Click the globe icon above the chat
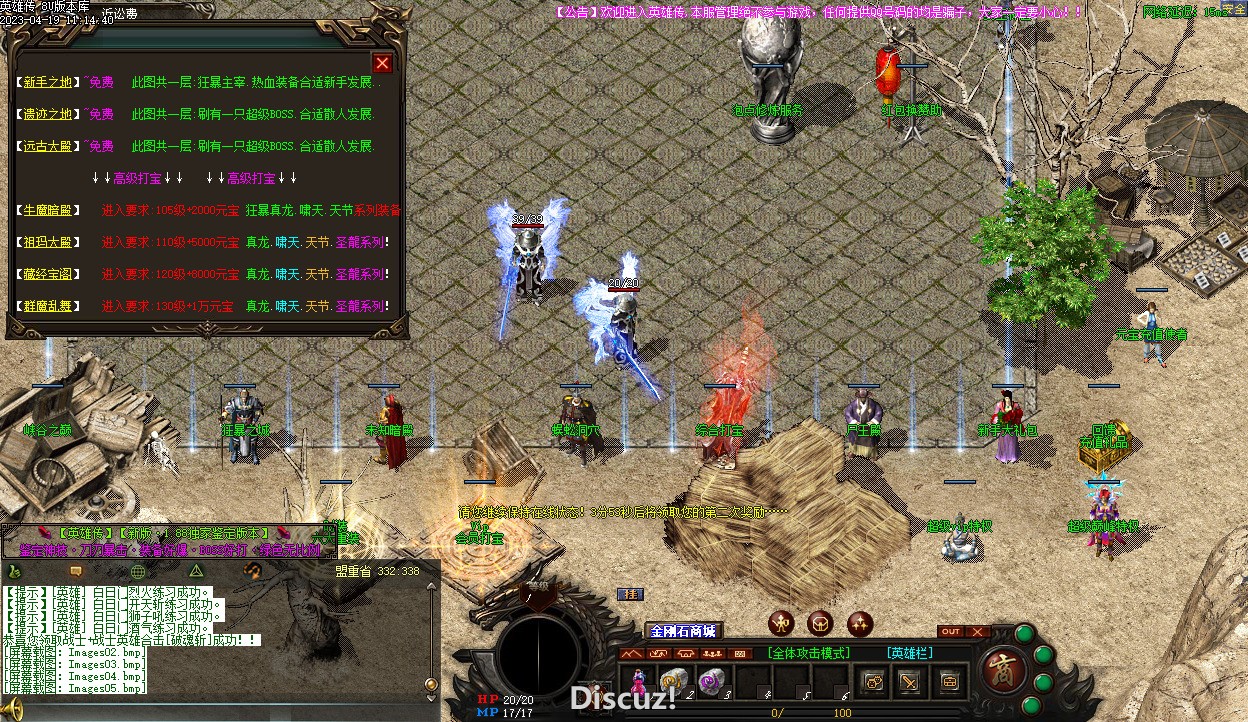 coord(138,571)
